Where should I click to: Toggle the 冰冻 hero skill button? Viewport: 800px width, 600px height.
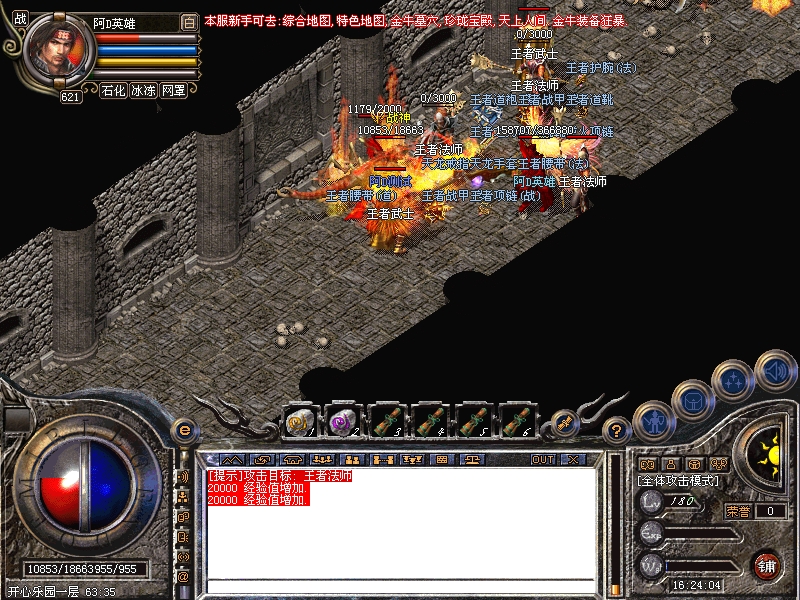coord(143,90)
